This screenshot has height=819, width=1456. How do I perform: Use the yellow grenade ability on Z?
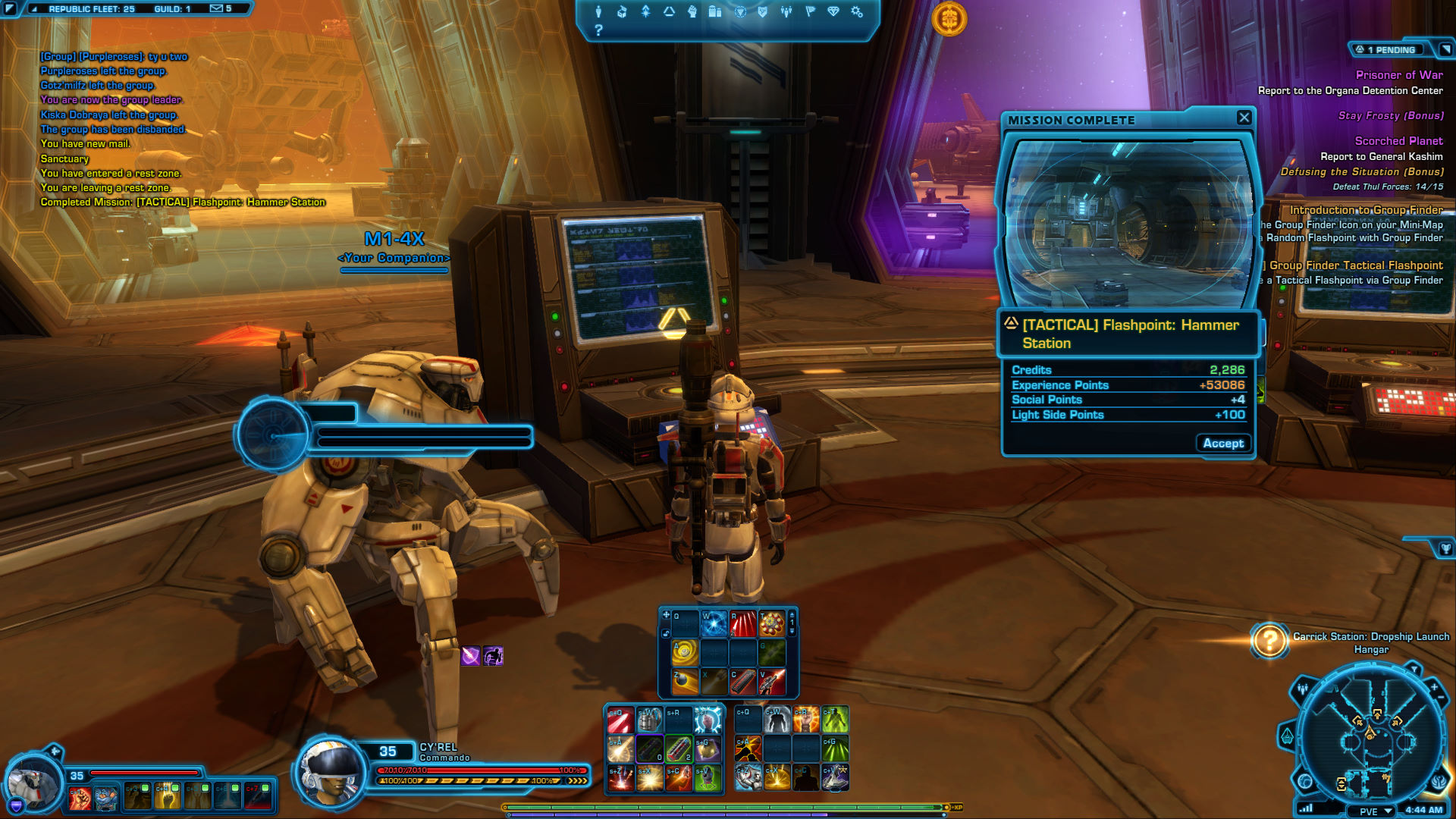pos(684,681)
